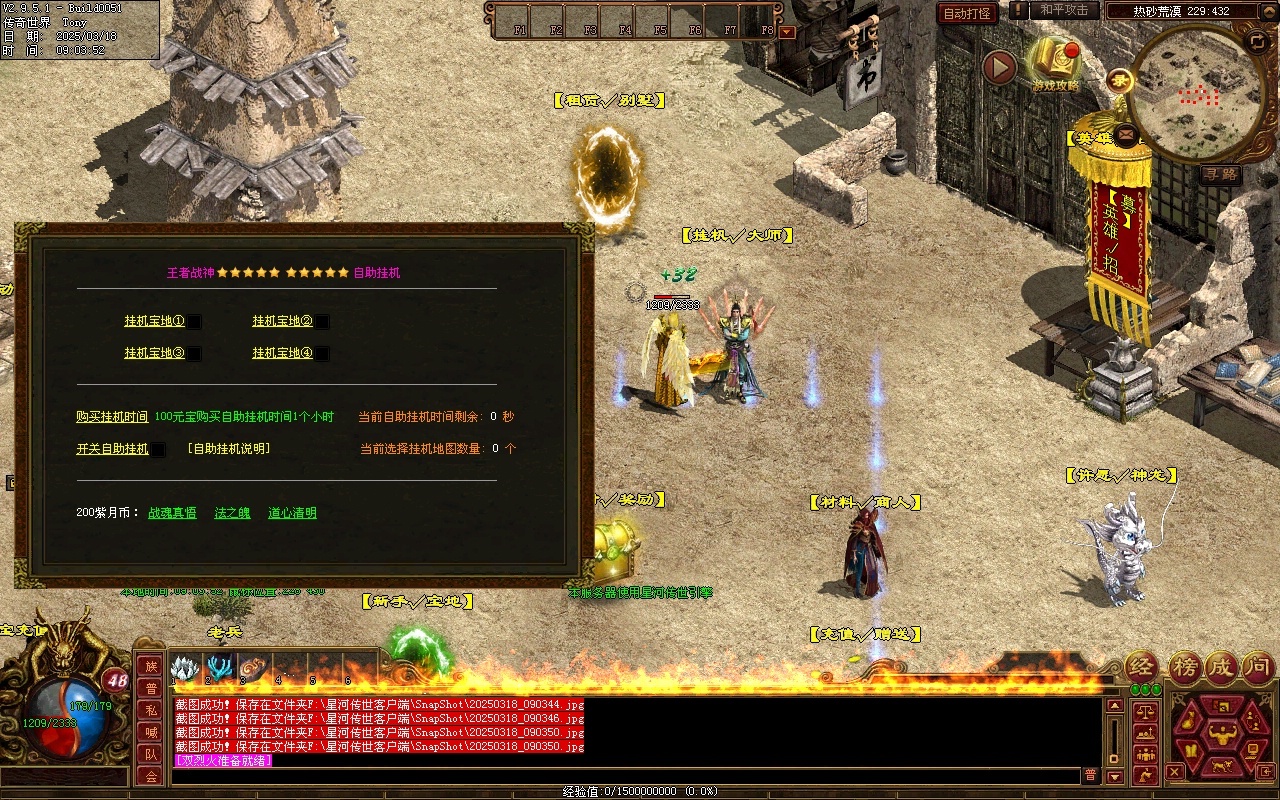The image size is (1280, 800).
Task: Open the 自助挂机说明 explanation
Action: tap(228, 449)
